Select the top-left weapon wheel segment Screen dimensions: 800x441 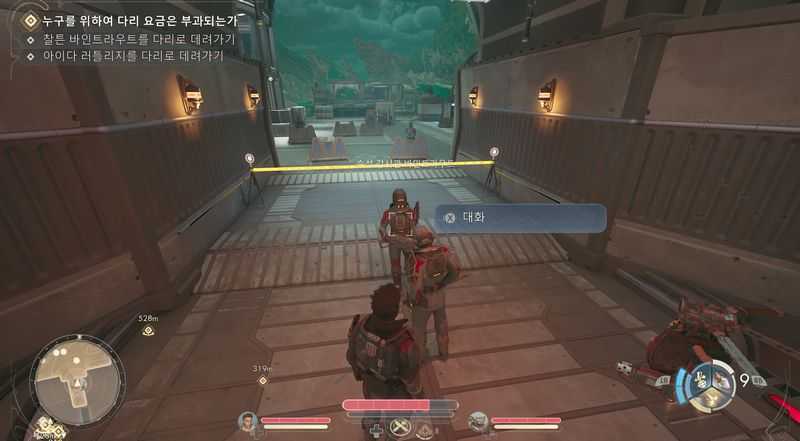[x=702, y=378]
